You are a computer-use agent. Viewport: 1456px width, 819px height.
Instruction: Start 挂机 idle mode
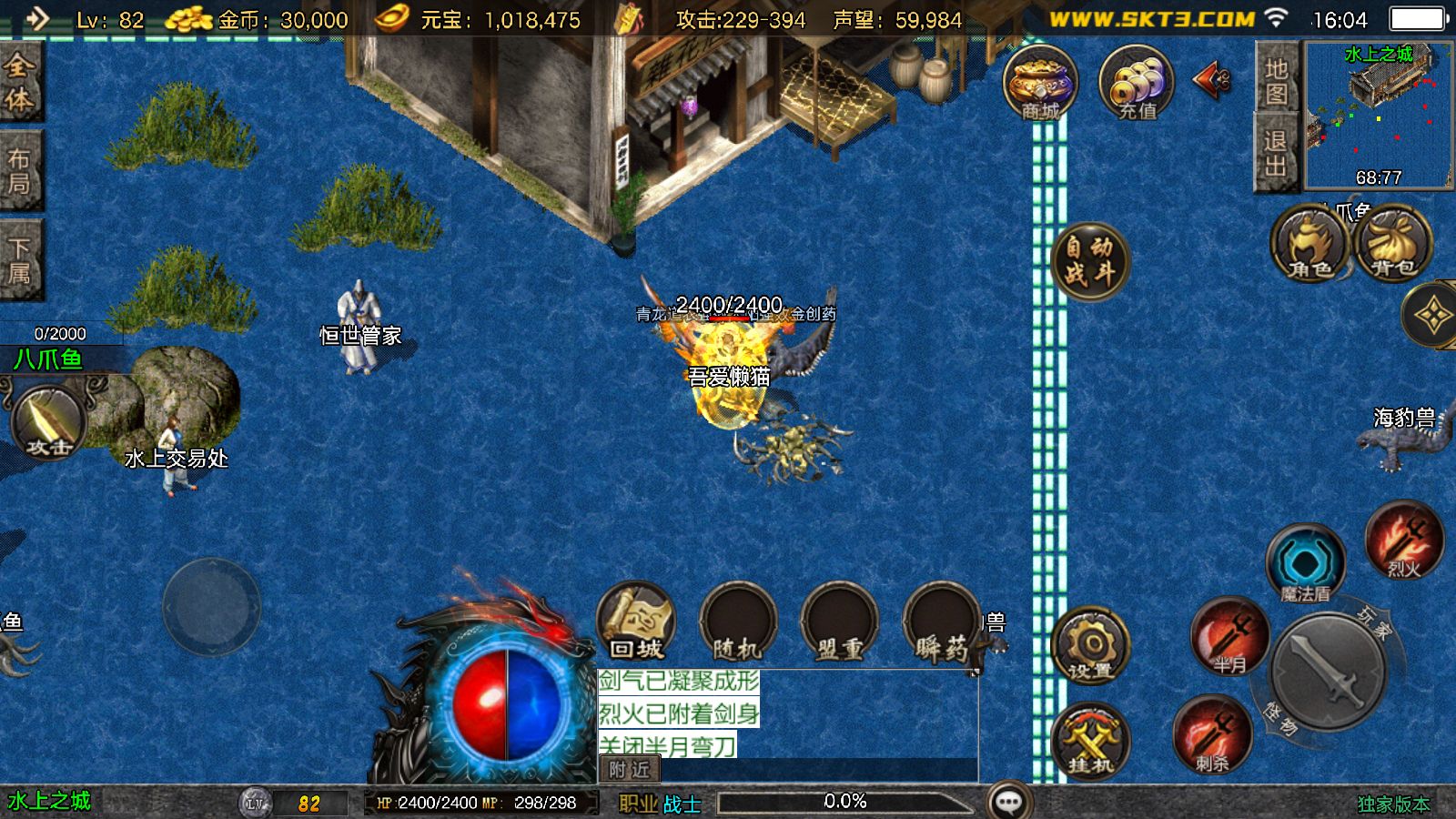click(x=1090, y=740)
